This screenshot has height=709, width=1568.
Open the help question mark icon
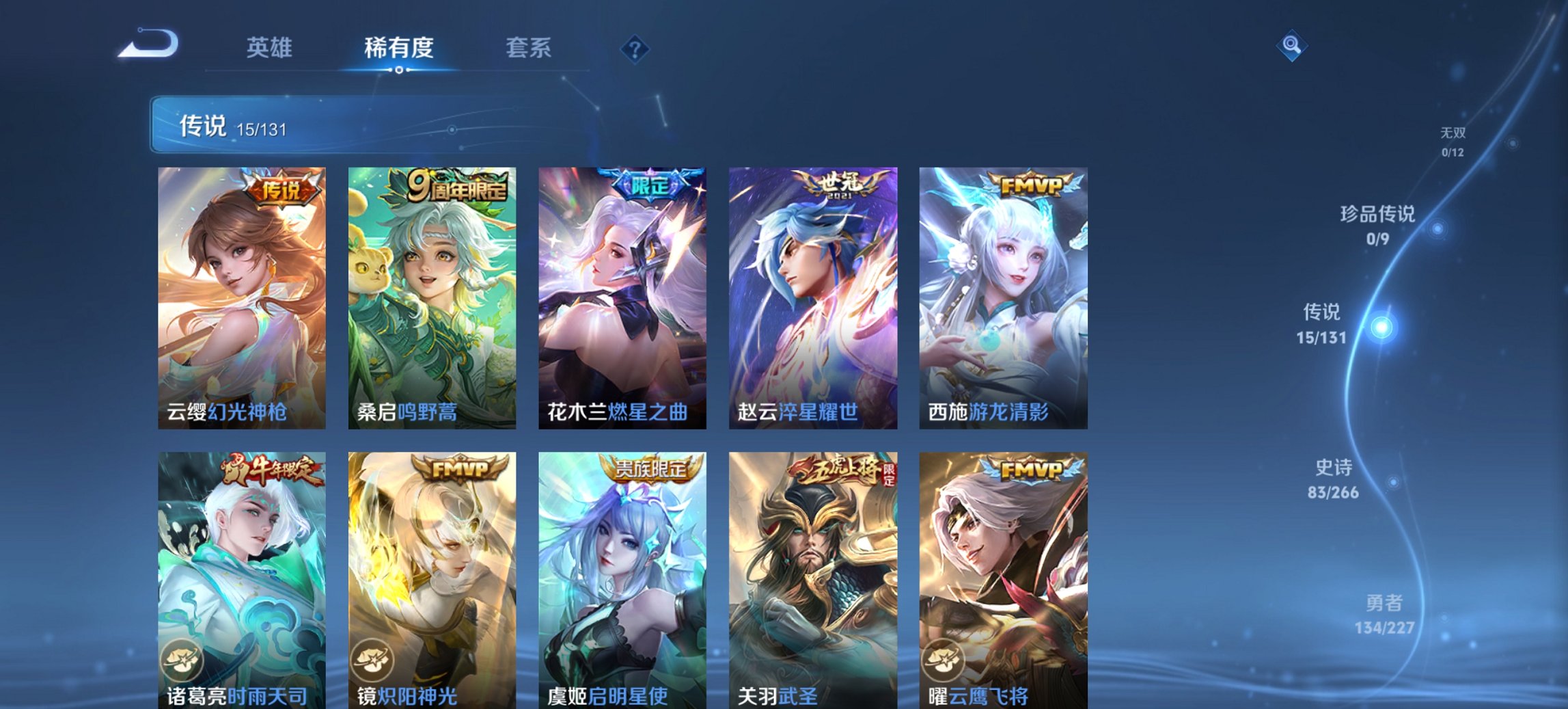coord(635,49)
